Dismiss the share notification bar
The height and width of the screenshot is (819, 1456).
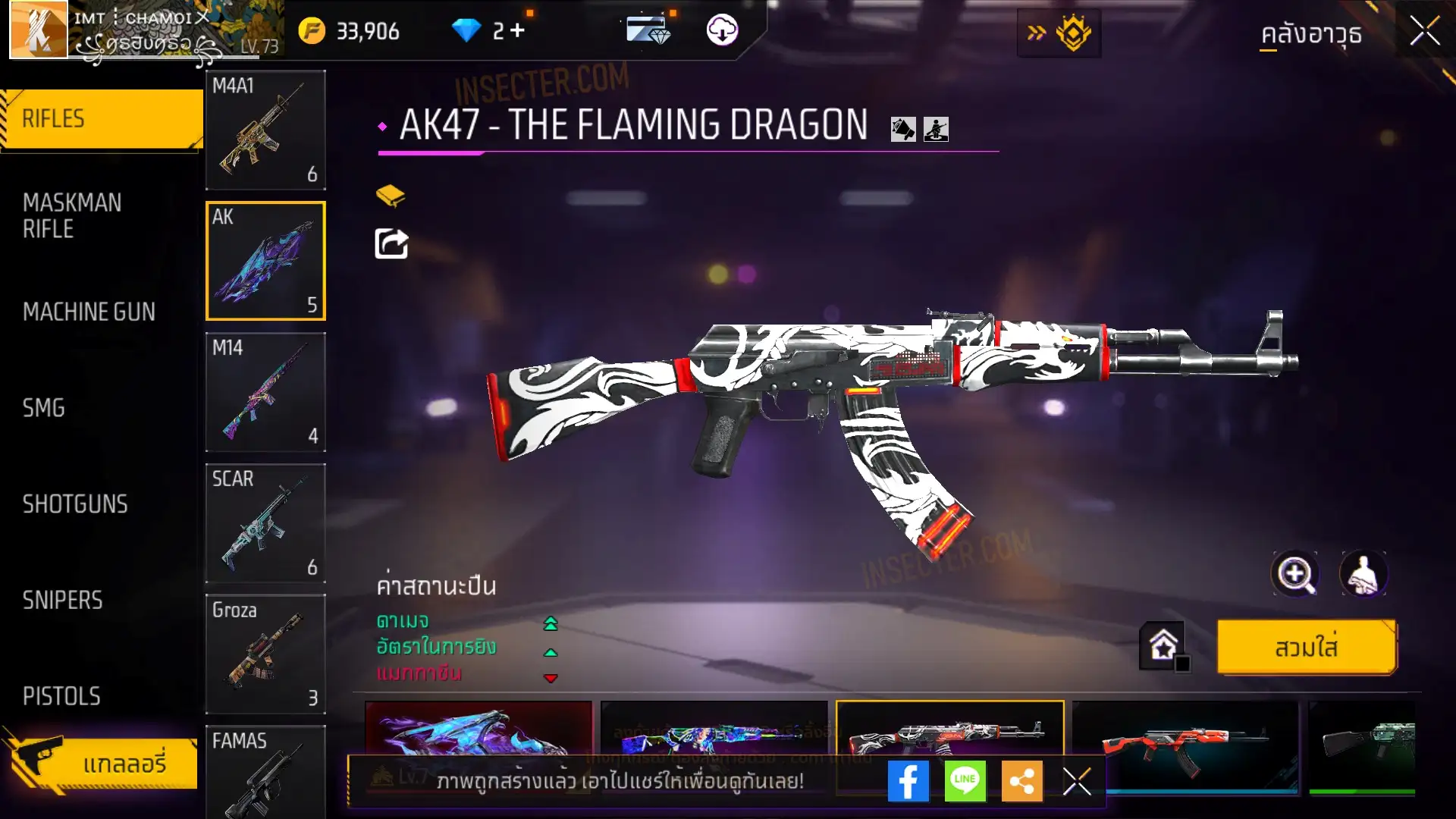coord(1077,781)
